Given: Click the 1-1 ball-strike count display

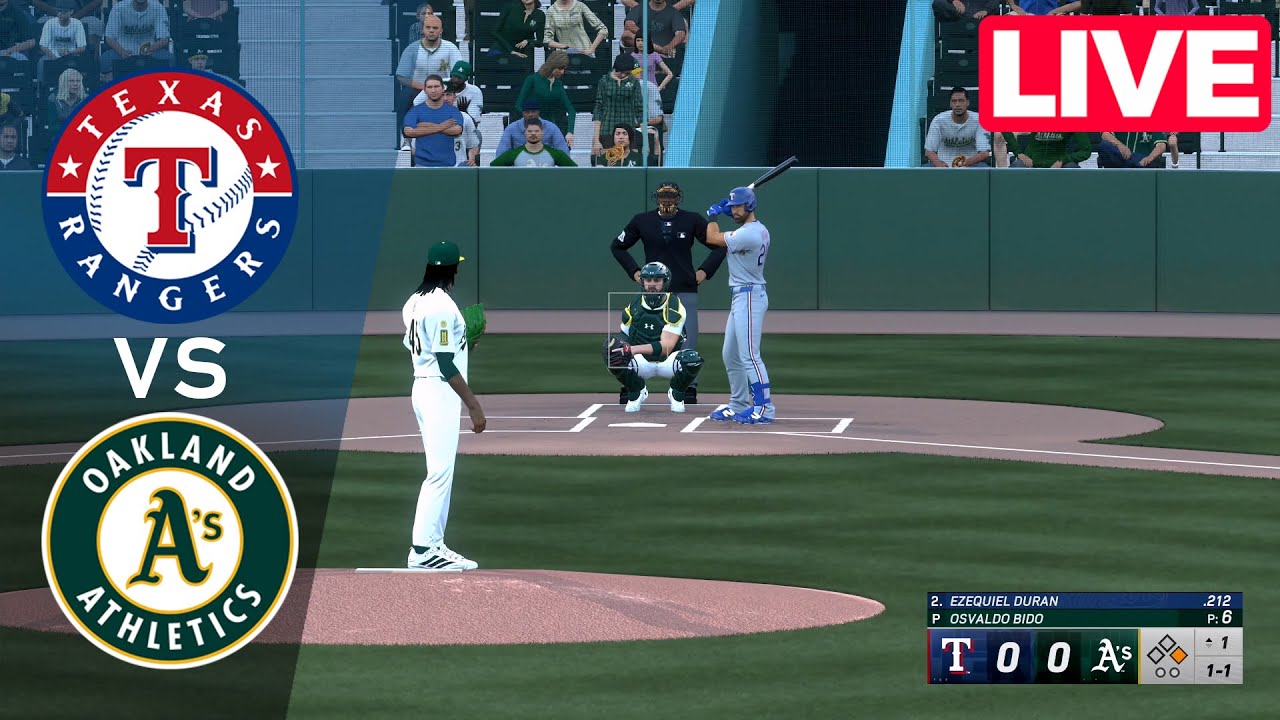Looking at the screenshot, I should click(1216, 669).
